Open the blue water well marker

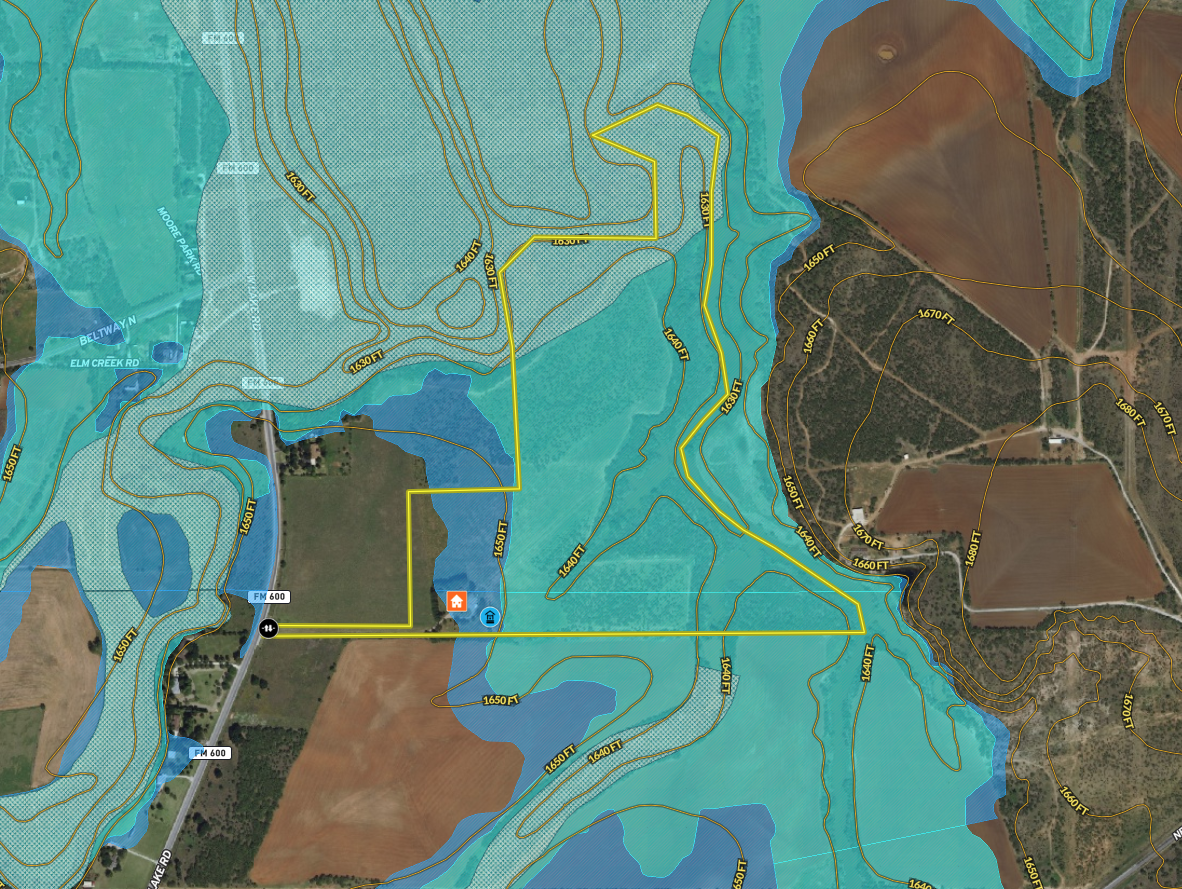click(x=490, y=619)
